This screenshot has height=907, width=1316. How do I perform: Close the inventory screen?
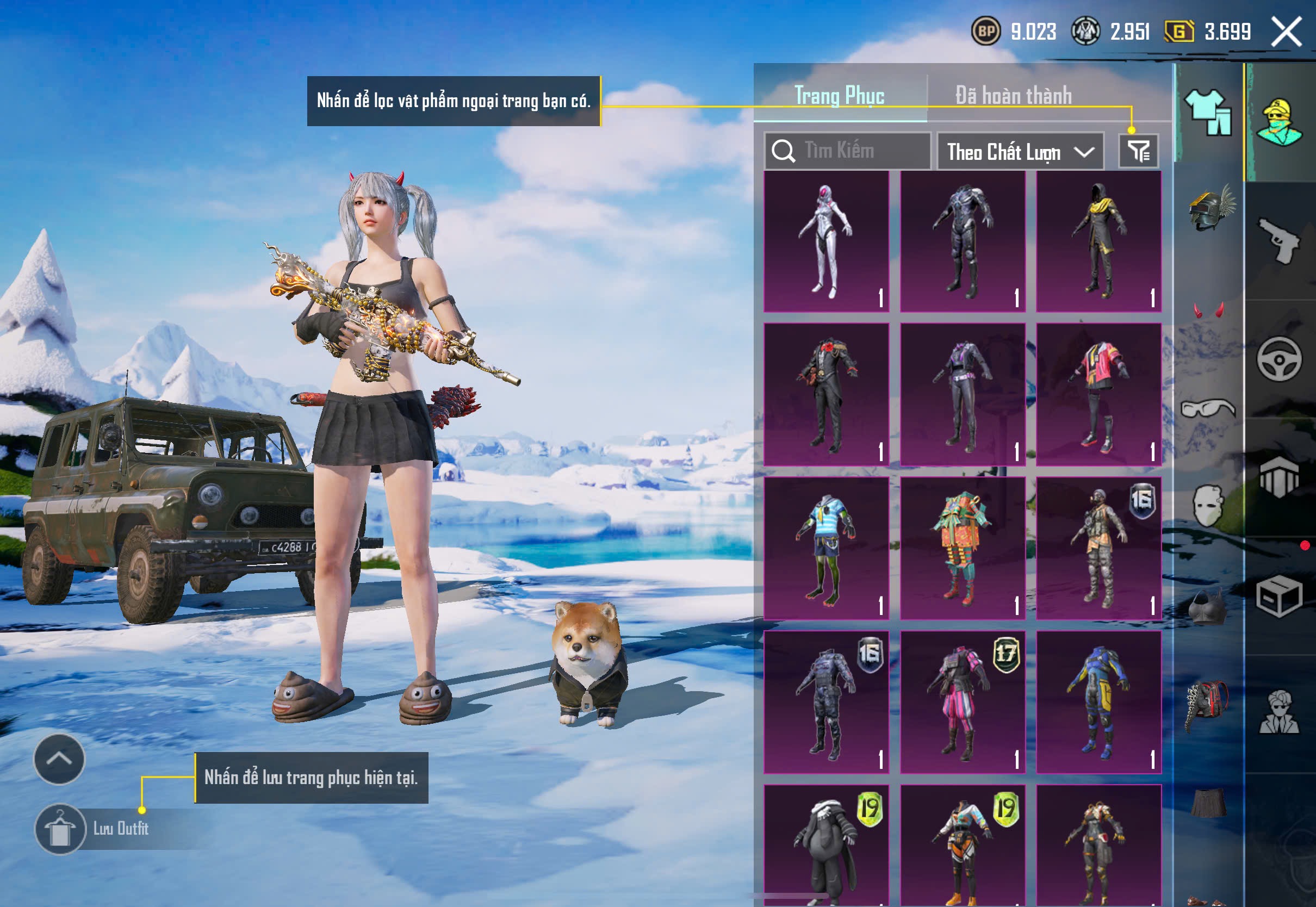pyautogui.click(x=1286, y=32)
